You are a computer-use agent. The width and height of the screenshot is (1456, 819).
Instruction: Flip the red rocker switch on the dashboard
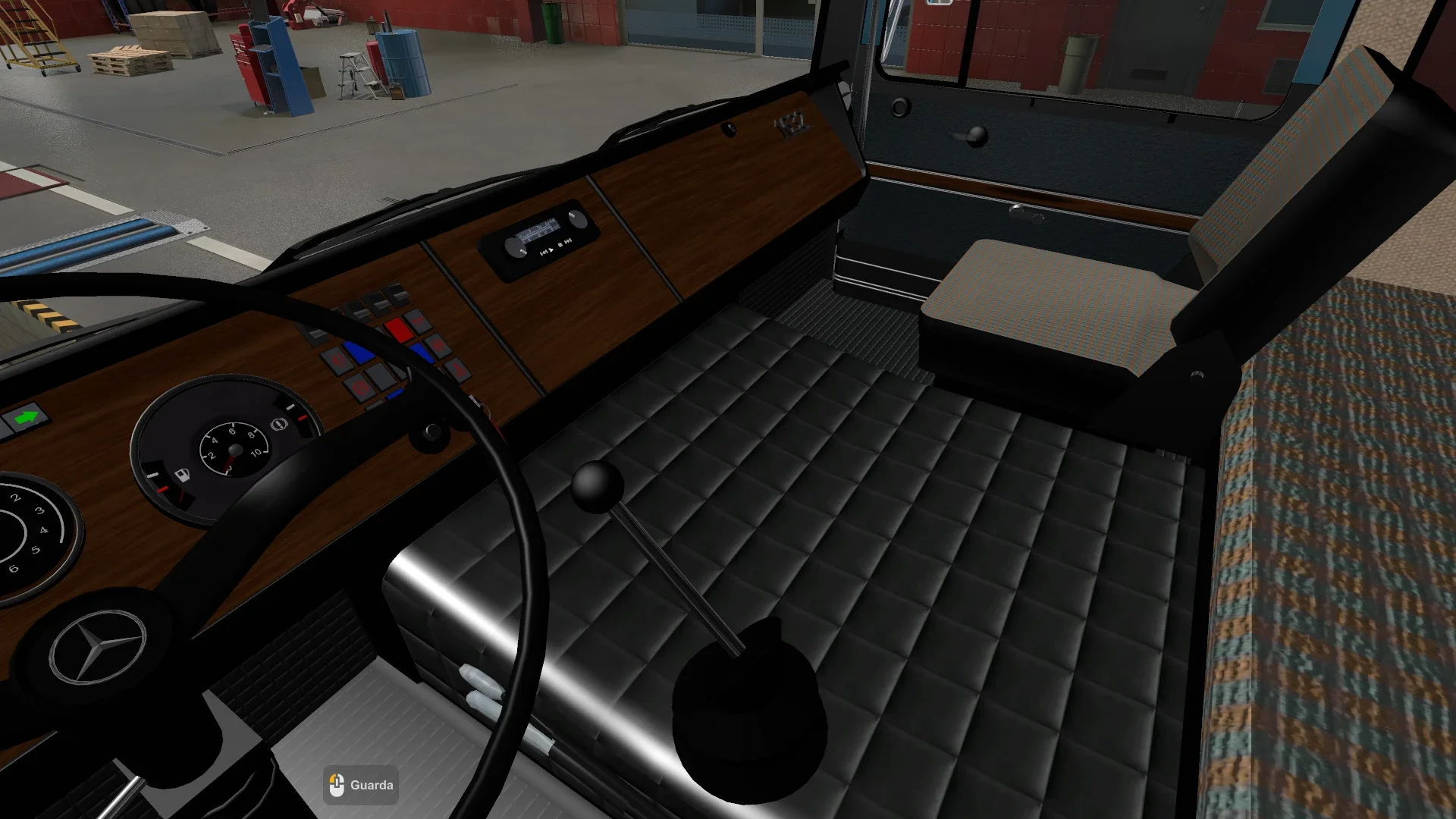point(399,329)
